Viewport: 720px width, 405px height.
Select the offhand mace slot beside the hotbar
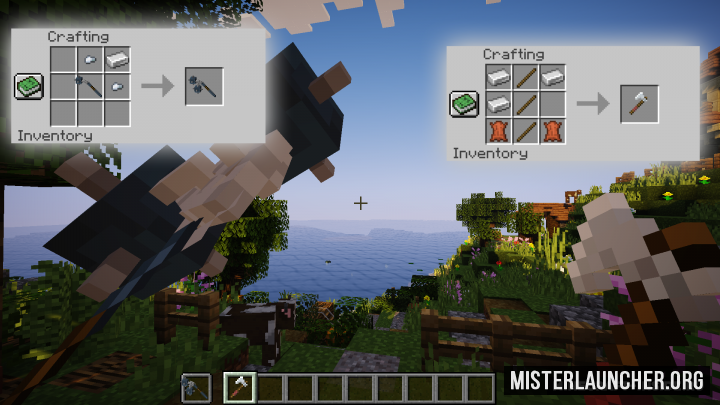tap(195, 387)
